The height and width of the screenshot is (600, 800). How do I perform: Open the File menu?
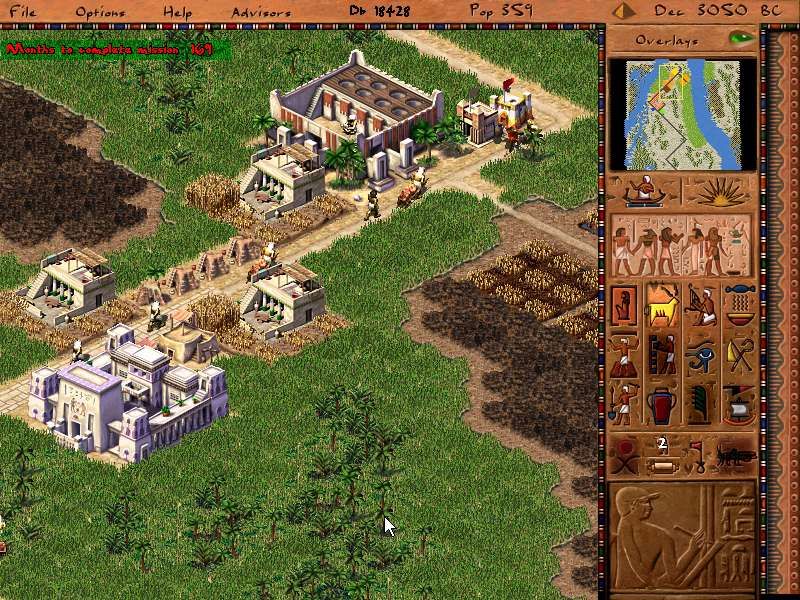click(22, 12)
